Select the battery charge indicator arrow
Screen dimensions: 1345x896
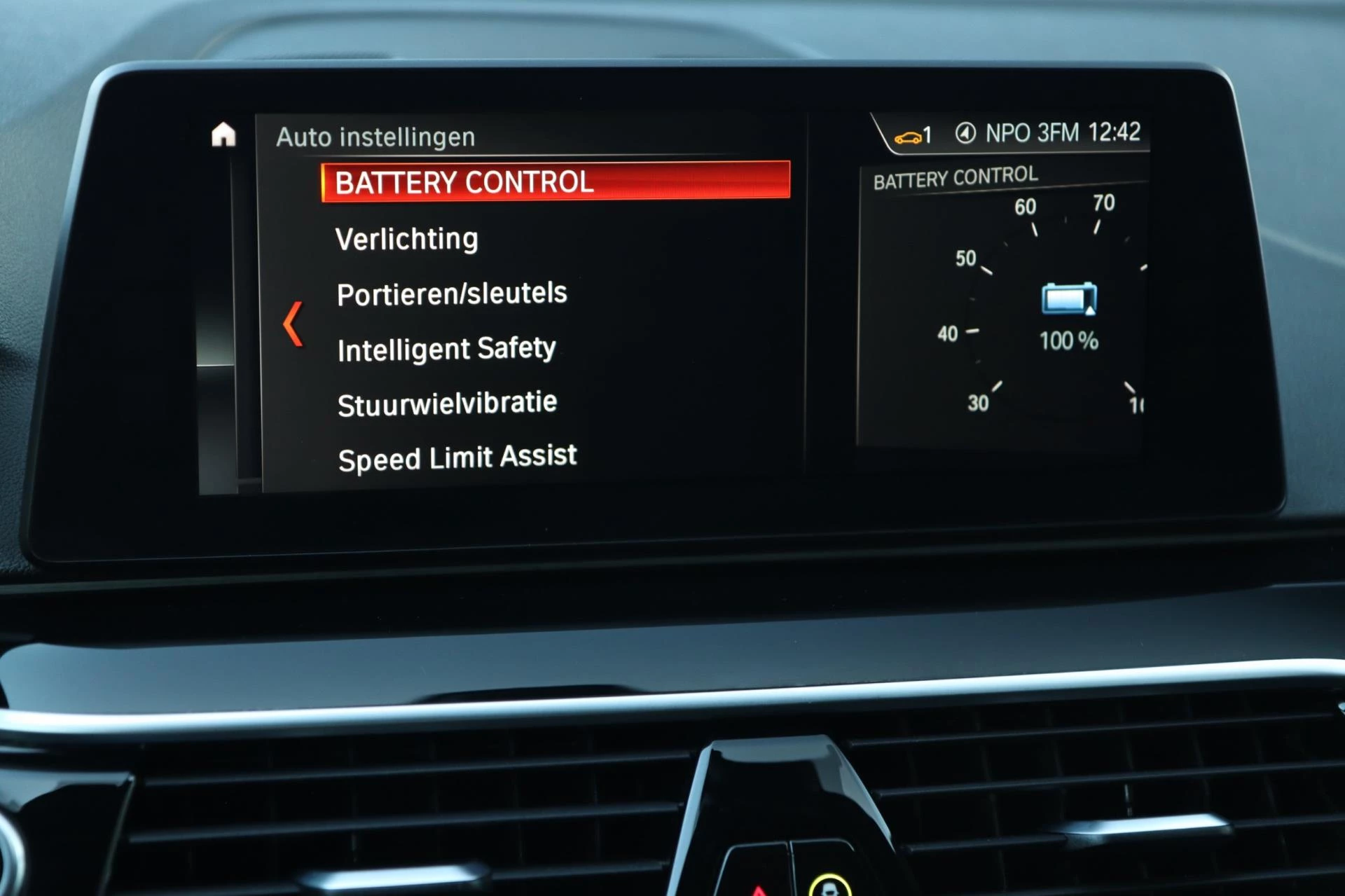tap(1091, 312)
